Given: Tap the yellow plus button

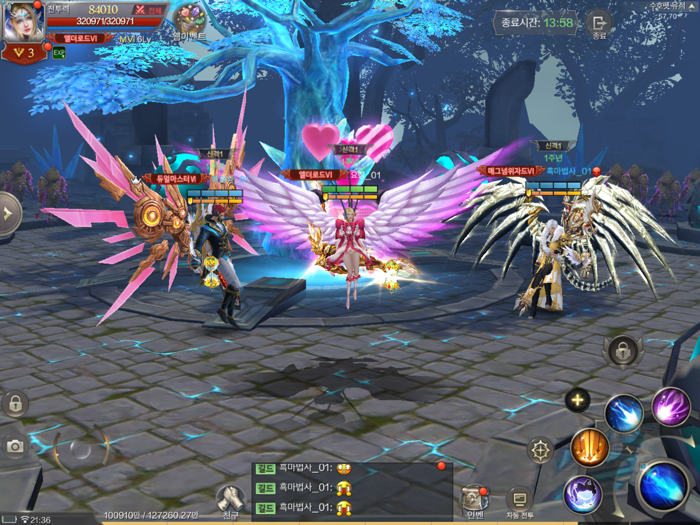Looking at the screenshot, I should pyautogui.click(x=577, y=401).
